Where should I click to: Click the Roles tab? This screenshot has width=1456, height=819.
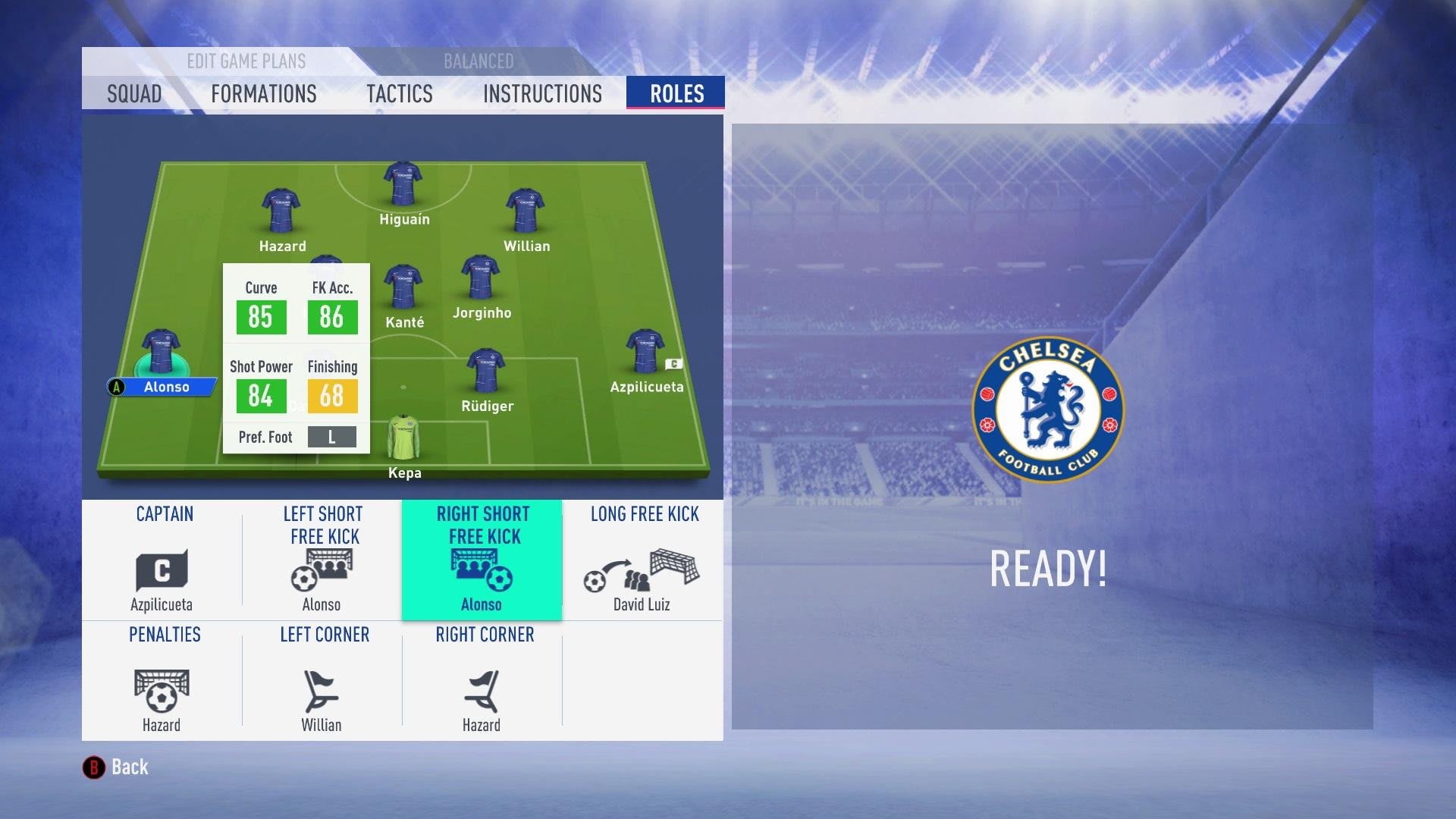click(x=676, y=94)
